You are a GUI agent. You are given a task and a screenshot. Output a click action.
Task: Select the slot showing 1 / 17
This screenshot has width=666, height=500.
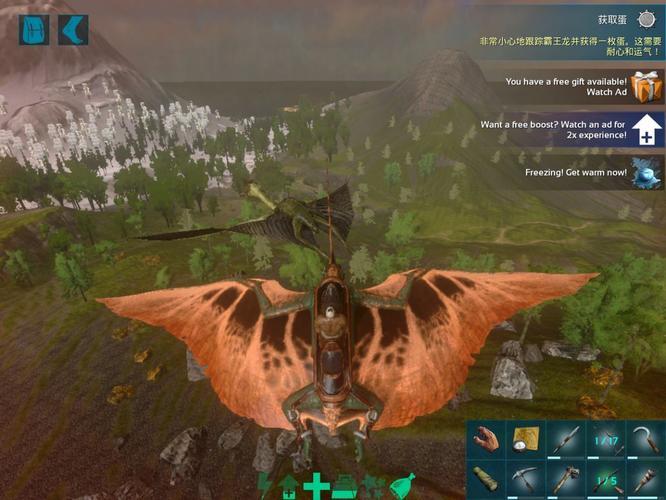click(602, 439)
